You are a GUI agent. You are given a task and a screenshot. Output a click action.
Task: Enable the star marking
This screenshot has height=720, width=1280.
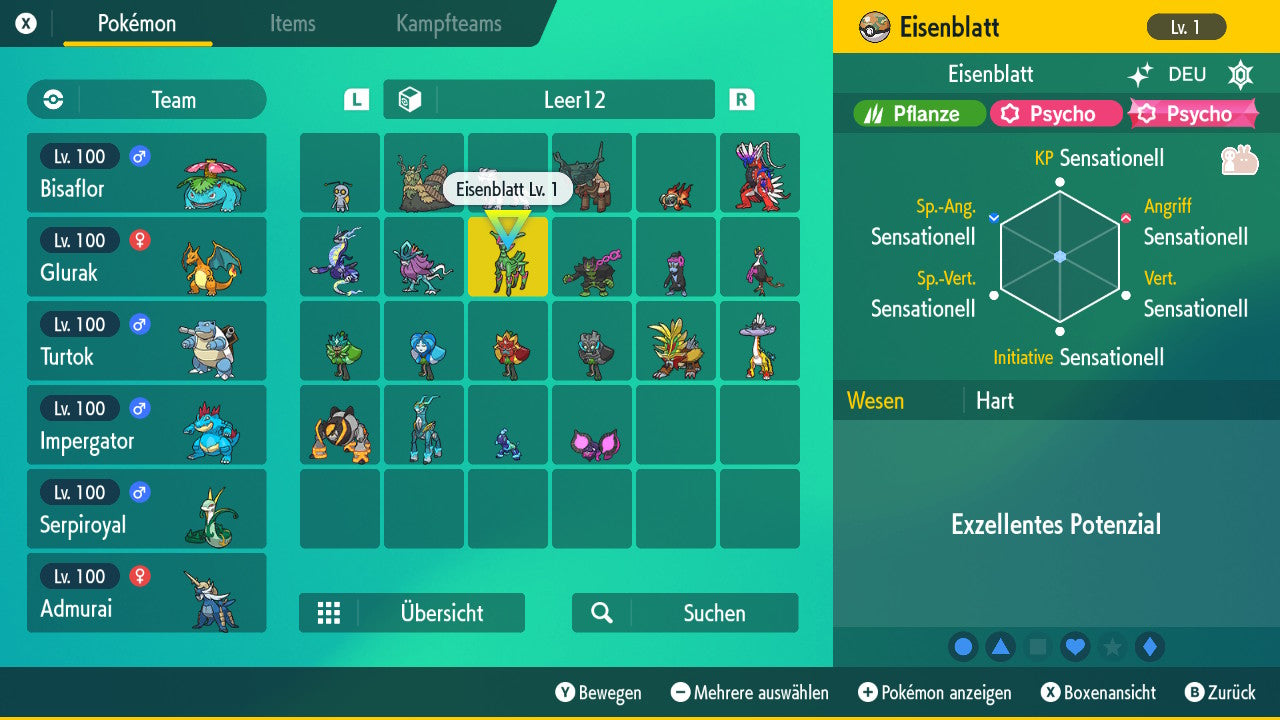click(1112, 646)
